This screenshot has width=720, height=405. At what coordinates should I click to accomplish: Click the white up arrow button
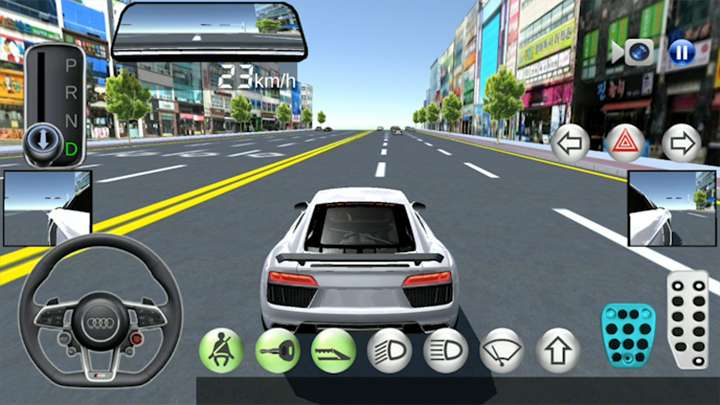pyautogui.click(x=558, y=350)
